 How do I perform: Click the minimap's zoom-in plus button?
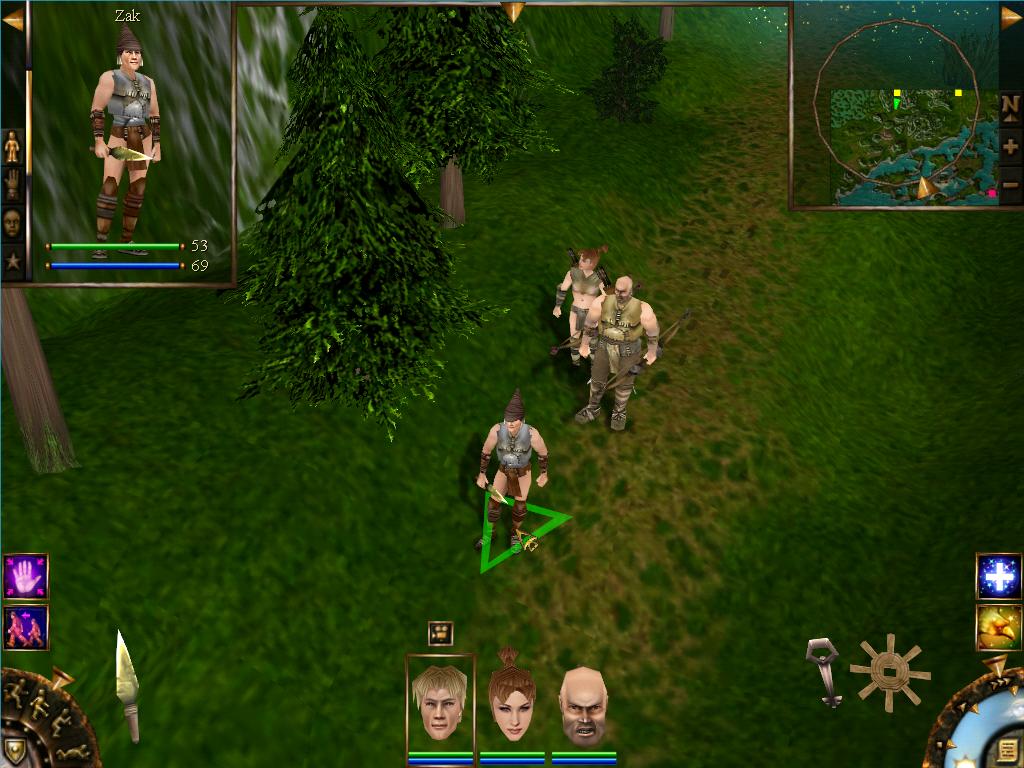coord(1010,146)
